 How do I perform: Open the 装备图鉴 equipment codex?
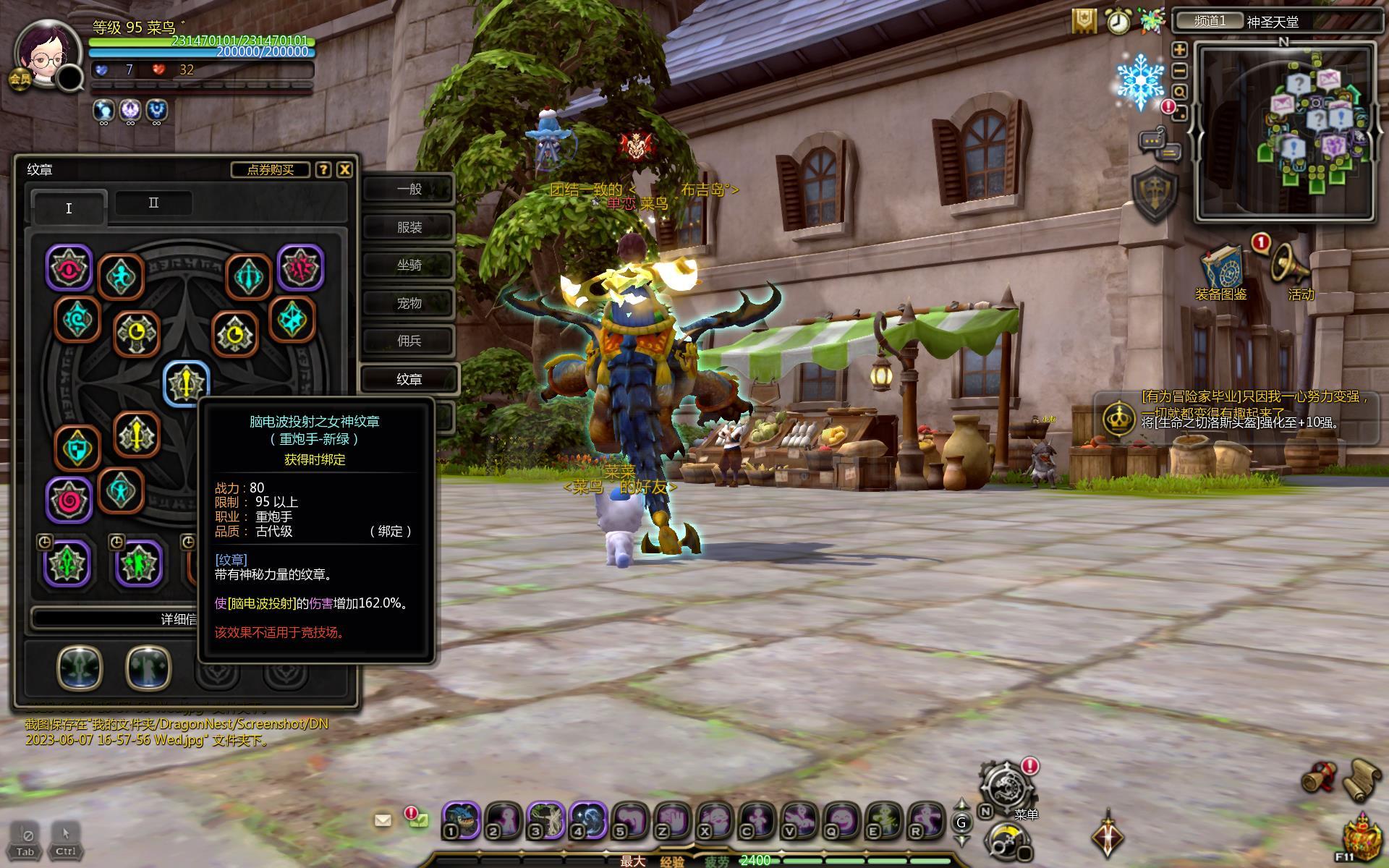1221,269
